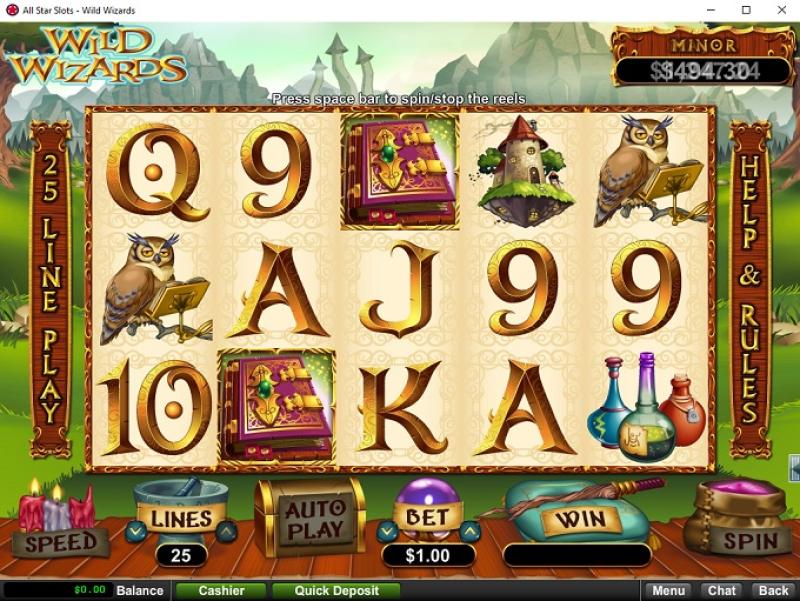
Task: Raise the Bet amount
Action: pyautogui.click(x=470, y=530)
